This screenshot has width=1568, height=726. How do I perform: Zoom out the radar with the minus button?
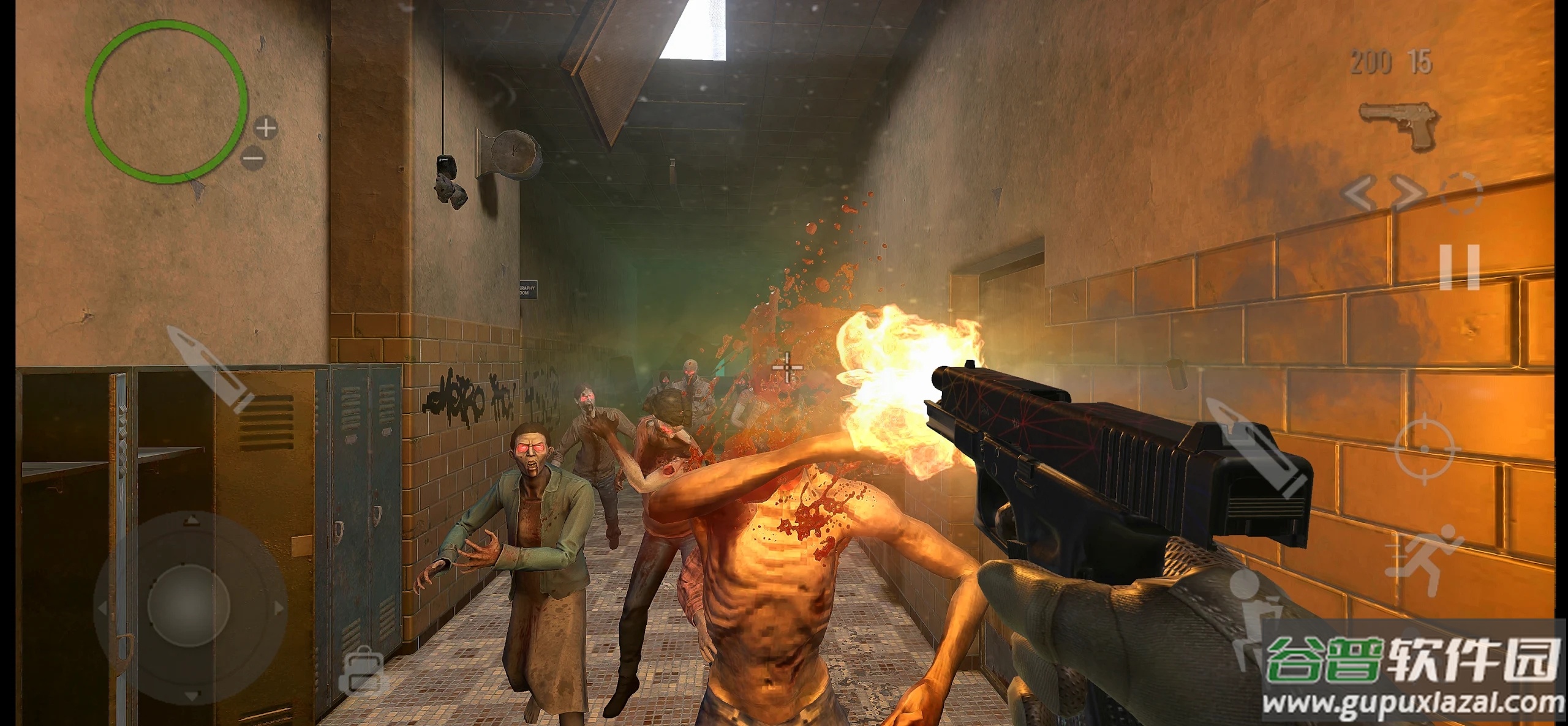pyautogui.click(x=252, y=158)
